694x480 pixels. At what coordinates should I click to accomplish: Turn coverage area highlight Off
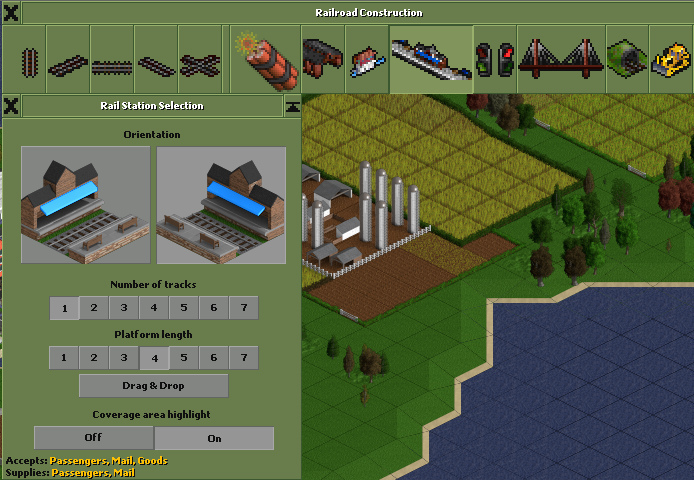tap(93, 438)
